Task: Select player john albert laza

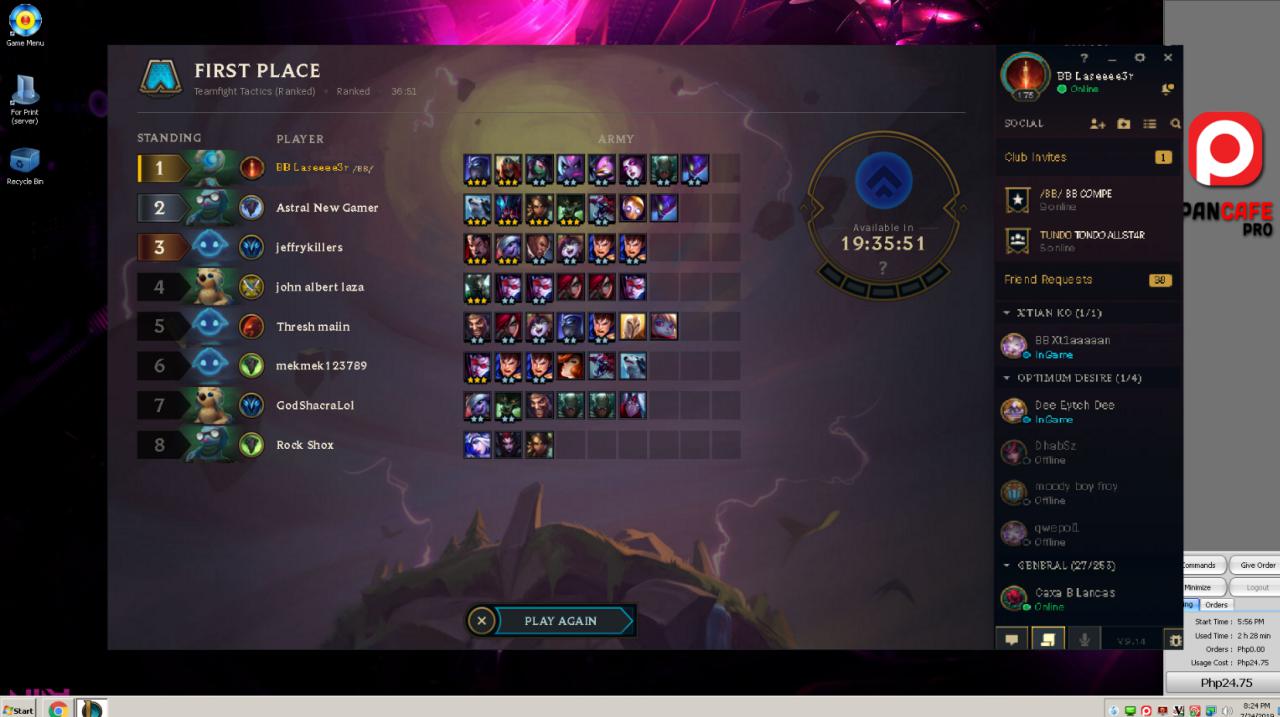Action: click(x=320, y=287)
